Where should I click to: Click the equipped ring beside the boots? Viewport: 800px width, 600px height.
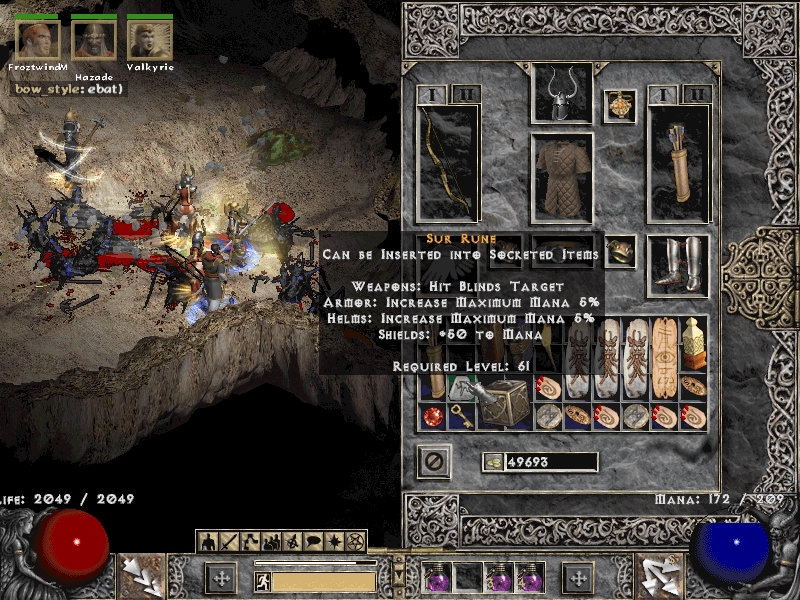tap(620, 250)
